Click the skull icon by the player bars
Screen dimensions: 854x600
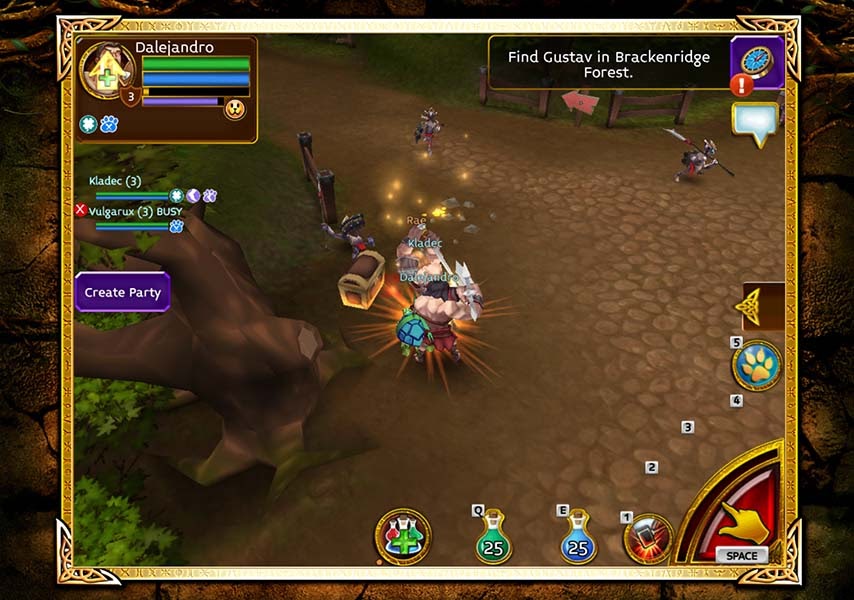235,109
